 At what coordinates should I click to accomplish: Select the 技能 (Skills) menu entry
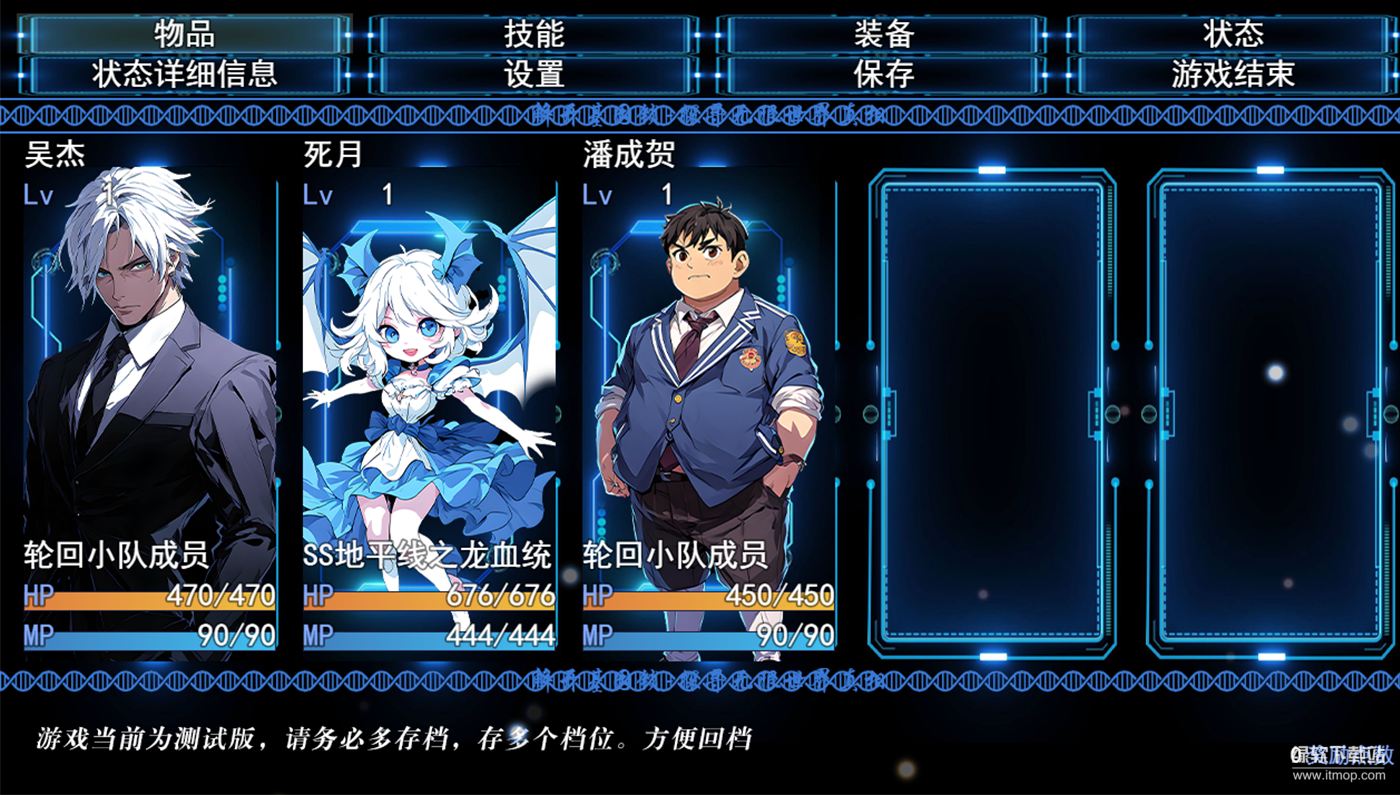(534, 34)
